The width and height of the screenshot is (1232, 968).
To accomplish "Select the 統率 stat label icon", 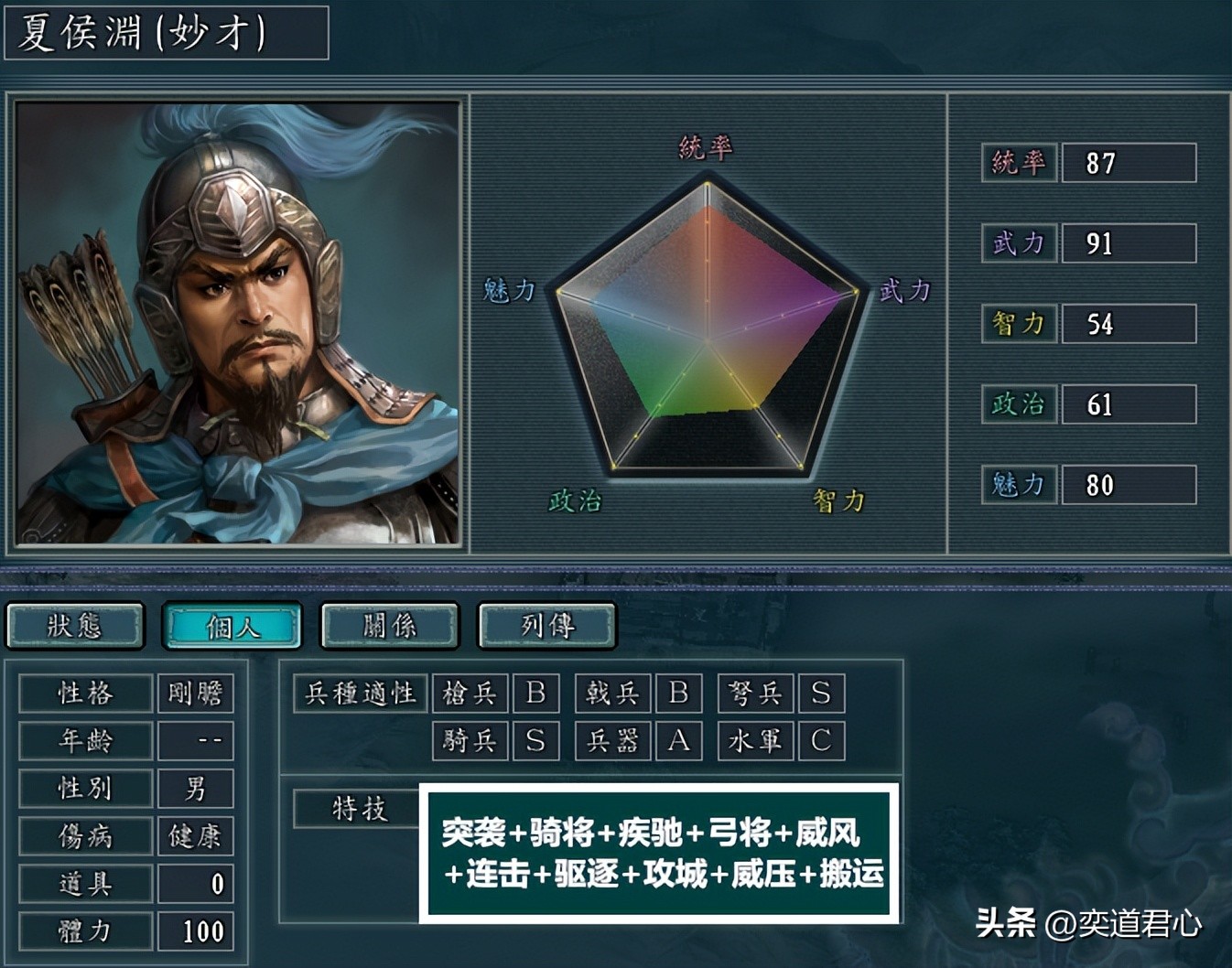I will click(x=1017, y=163).
